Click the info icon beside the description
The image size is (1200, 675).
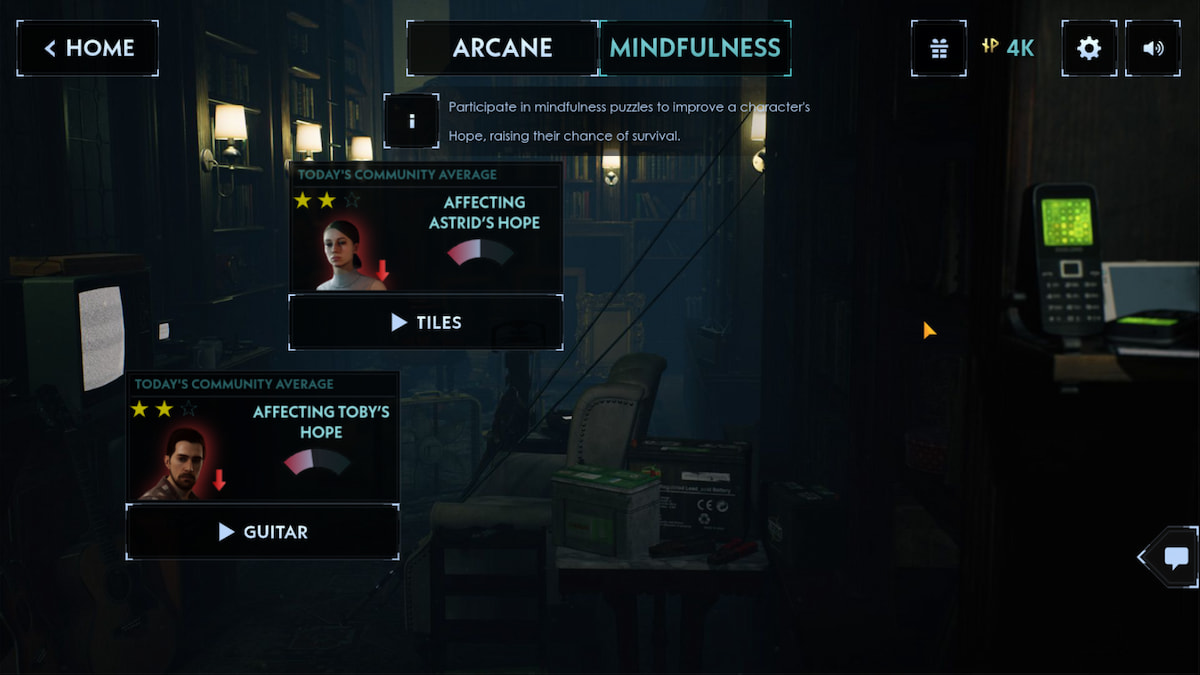411,121
